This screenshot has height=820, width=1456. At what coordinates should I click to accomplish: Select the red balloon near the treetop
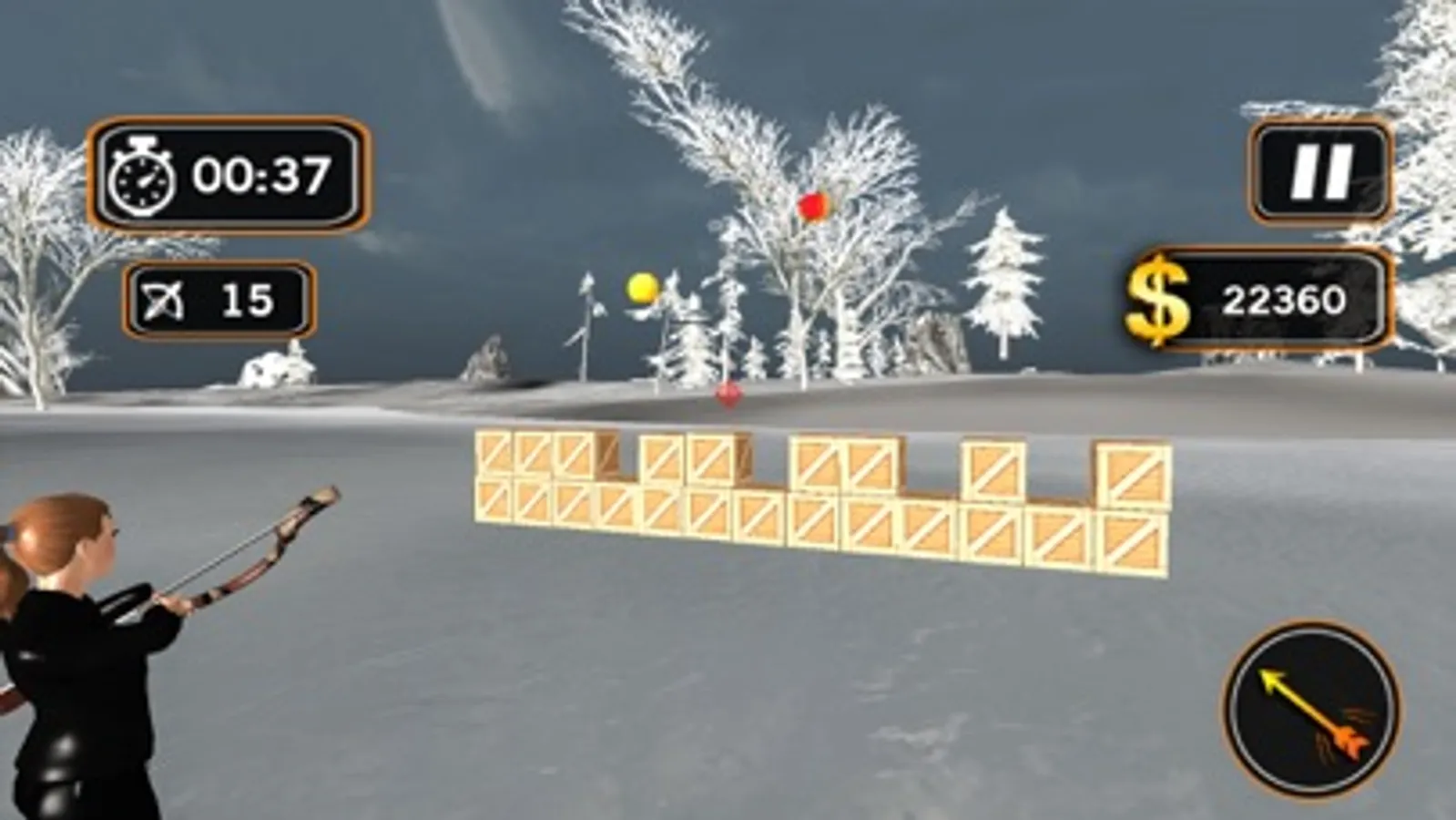click(811, 206)
